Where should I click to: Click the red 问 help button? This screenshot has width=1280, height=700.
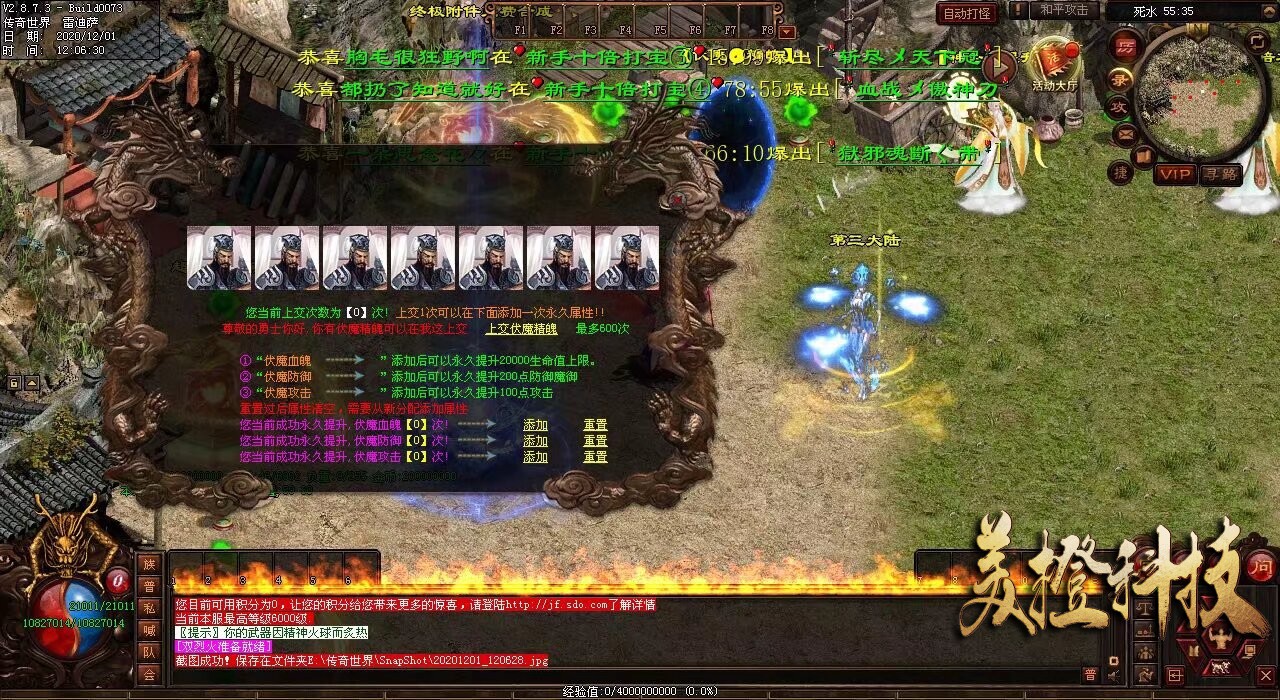coord(1261,565)
